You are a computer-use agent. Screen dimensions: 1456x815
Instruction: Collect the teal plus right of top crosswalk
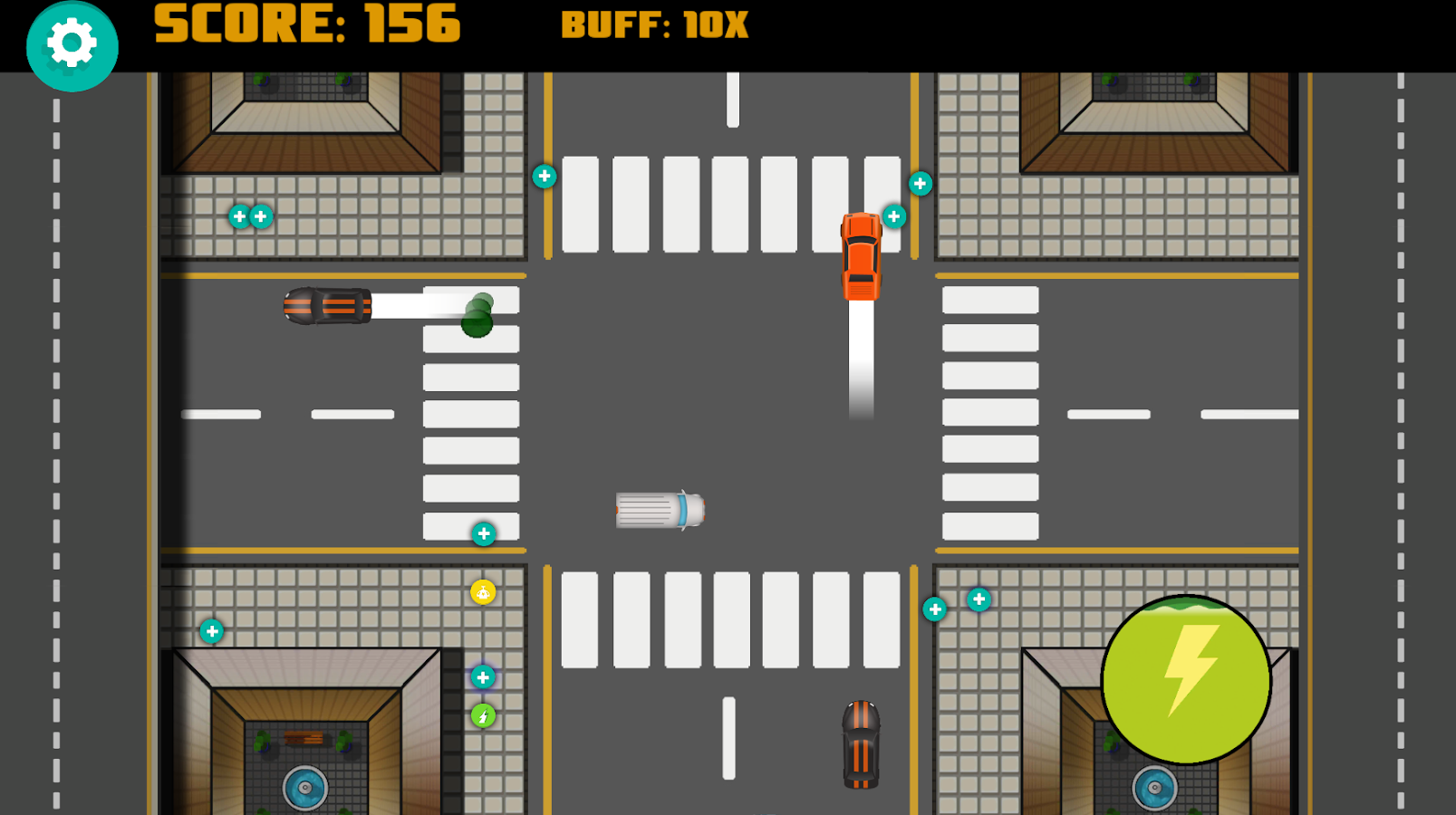point(920,184)
